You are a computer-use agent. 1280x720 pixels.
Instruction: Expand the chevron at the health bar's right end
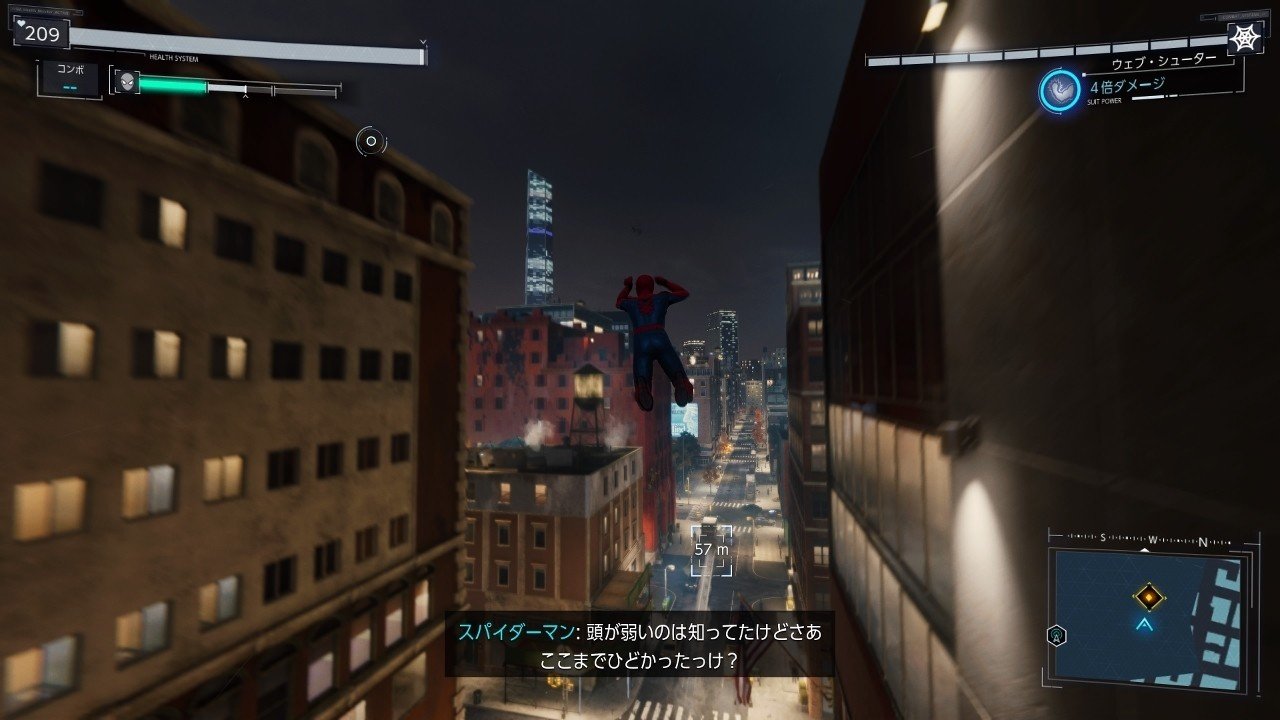pyautogui.click(x=422, y=41)
